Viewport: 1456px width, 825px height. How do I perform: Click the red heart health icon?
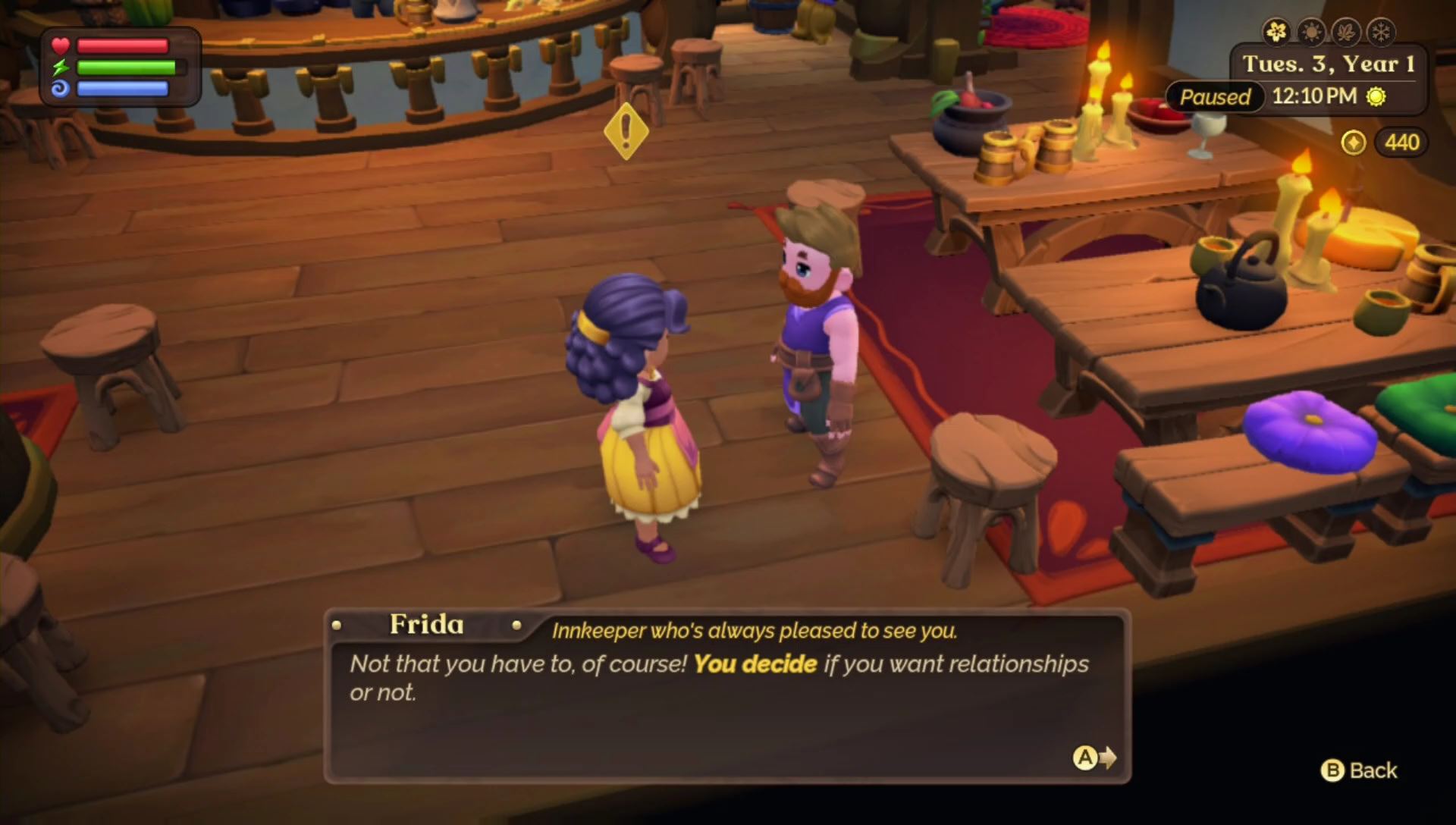click(x=60, y=45)
